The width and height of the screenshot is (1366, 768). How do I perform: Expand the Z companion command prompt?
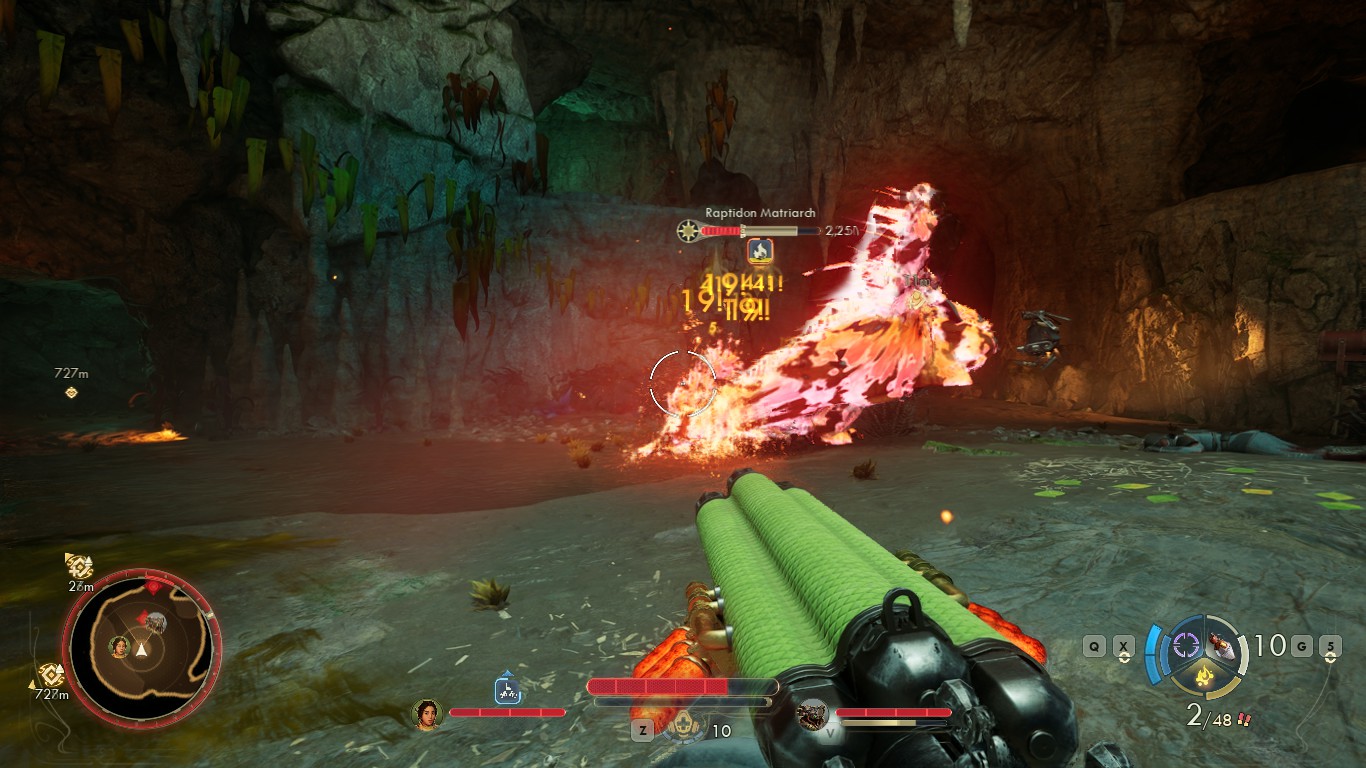643,729
